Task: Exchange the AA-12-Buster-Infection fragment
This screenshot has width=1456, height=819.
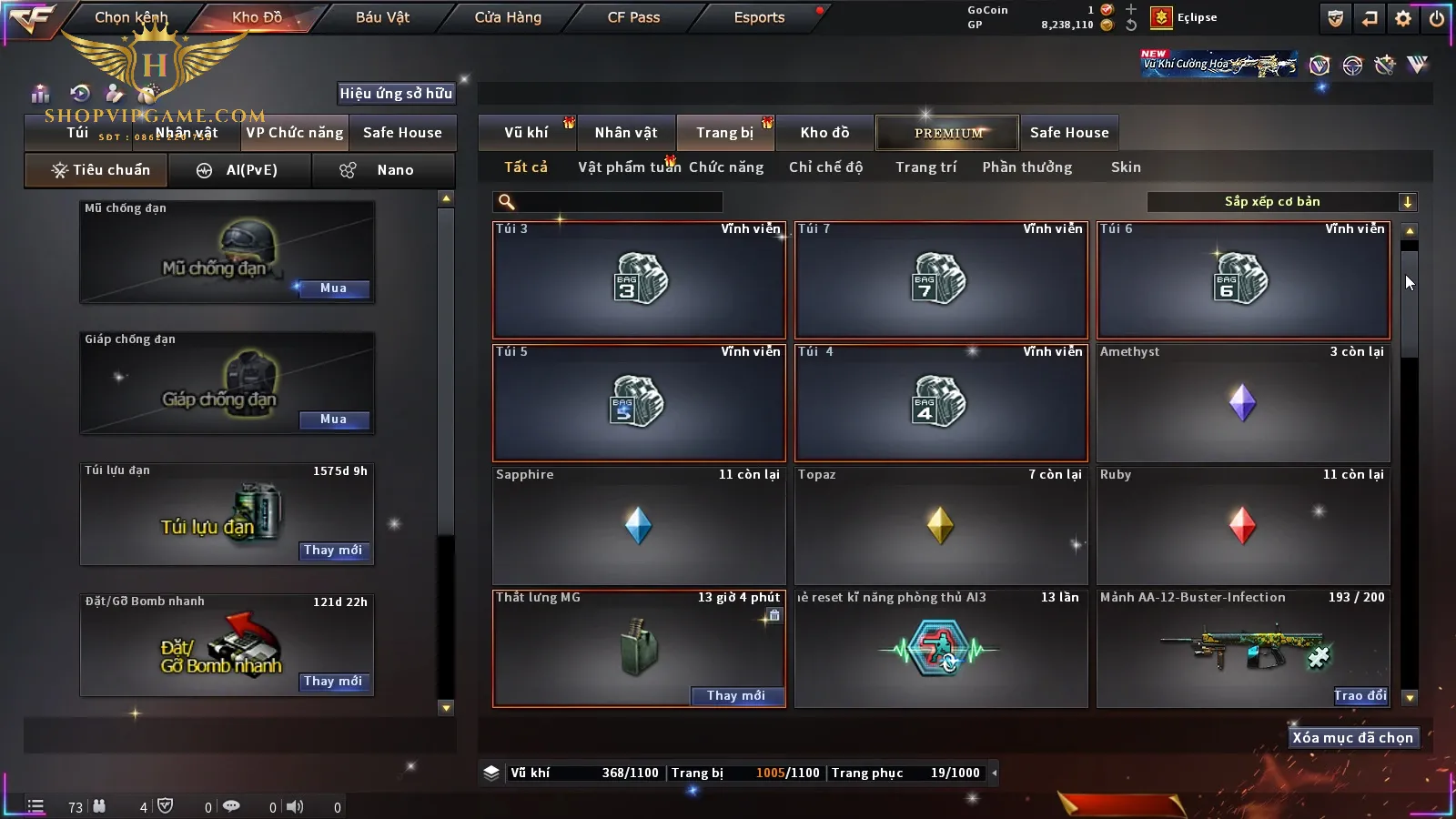Action: coord(1360,695)
